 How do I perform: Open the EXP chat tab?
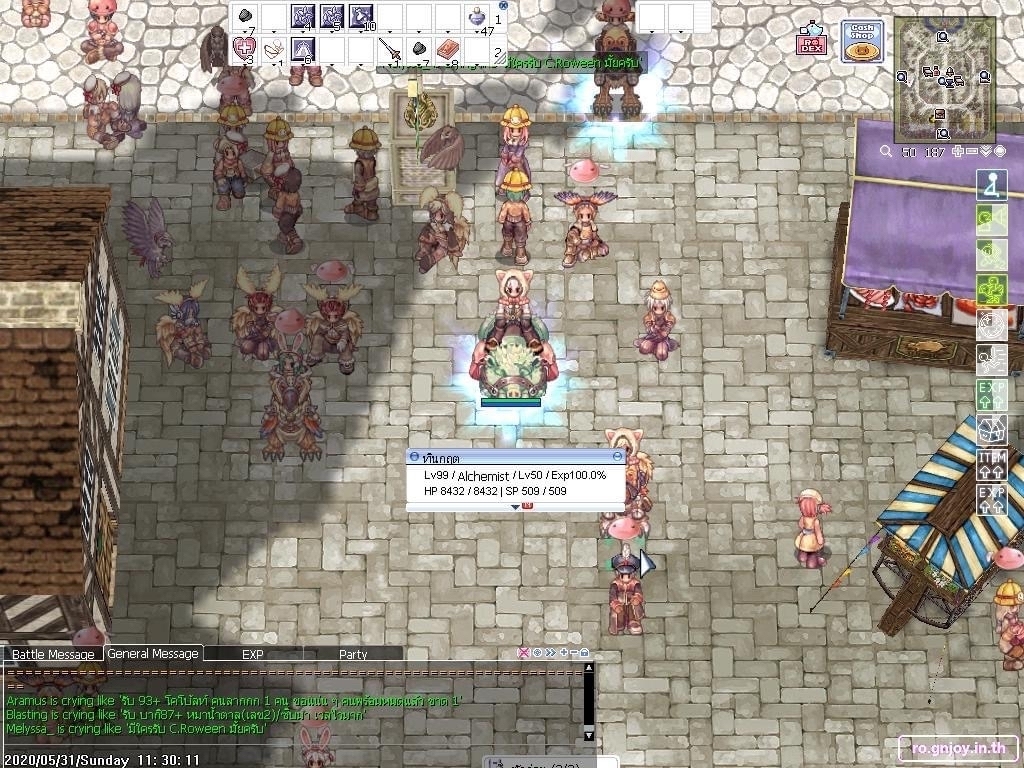(x=252, y=654)
